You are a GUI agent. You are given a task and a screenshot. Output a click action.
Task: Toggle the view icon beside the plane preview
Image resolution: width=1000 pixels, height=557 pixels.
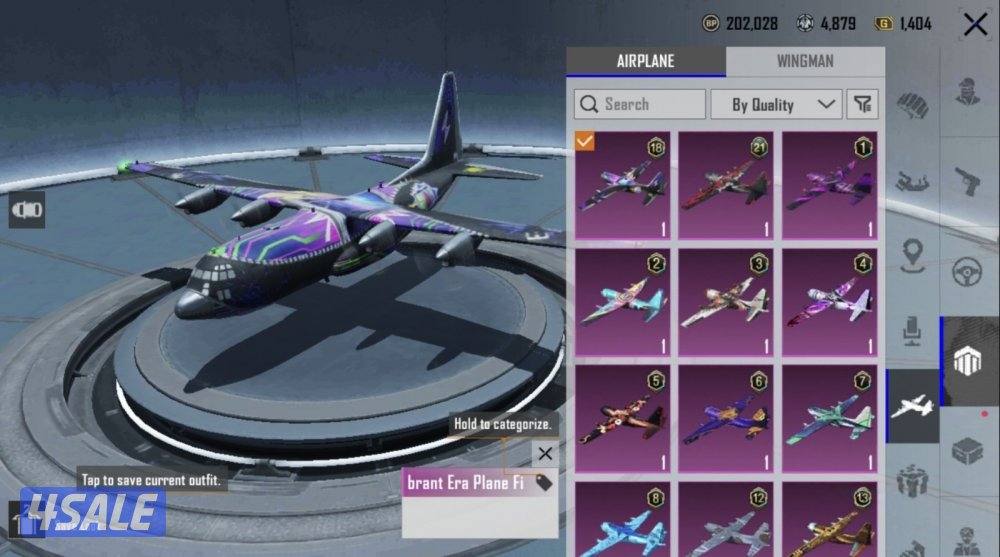(x=27, y=210)
